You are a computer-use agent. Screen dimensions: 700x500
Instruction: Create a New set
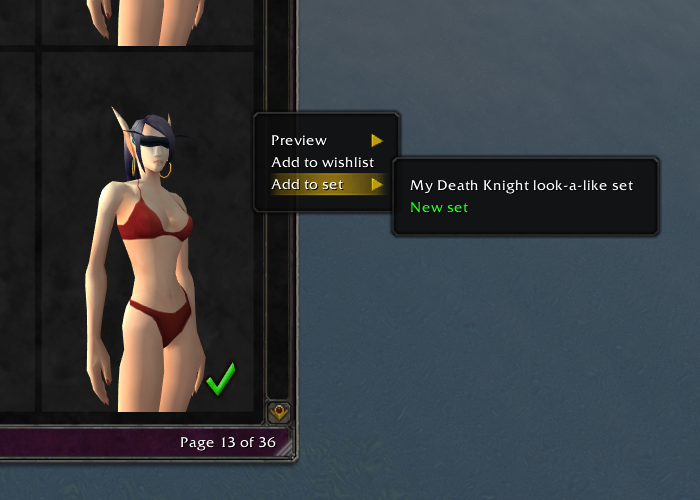[x=439, y=208]
